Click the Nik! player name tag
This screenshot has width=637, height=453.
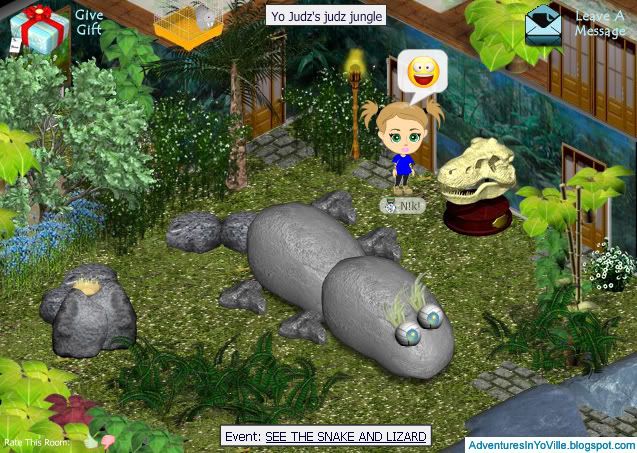(x=403, y=205)
